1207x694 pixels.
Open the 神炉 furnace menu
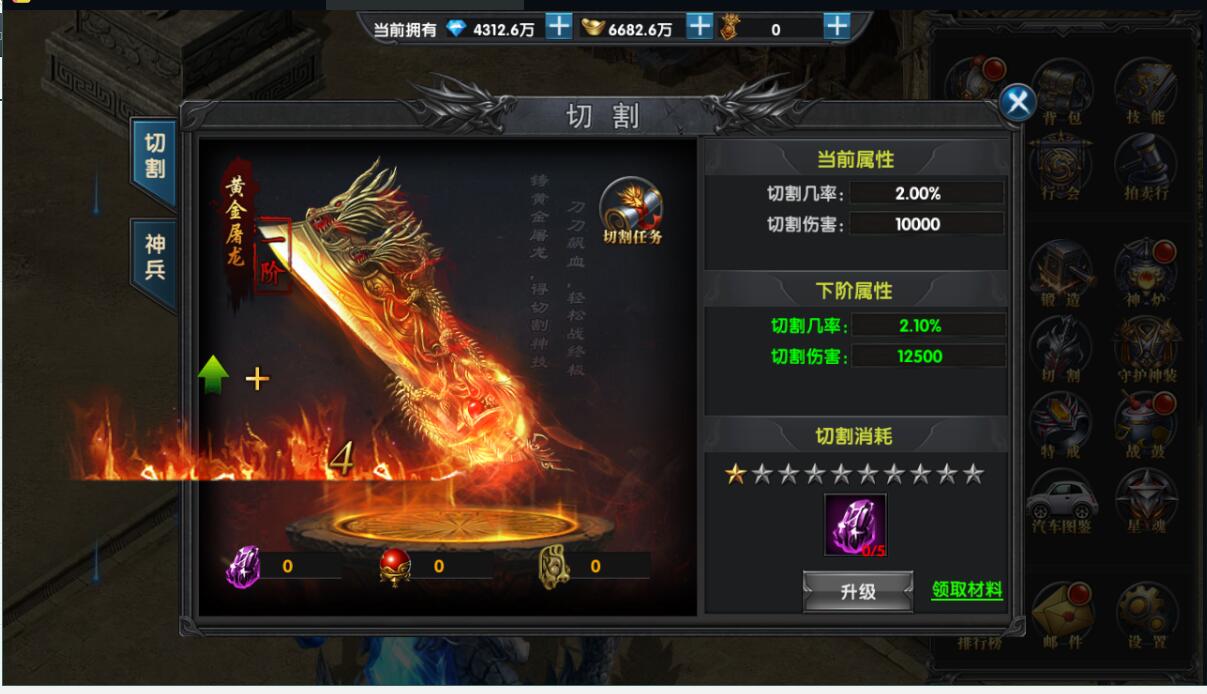[x=1145, y=275]
